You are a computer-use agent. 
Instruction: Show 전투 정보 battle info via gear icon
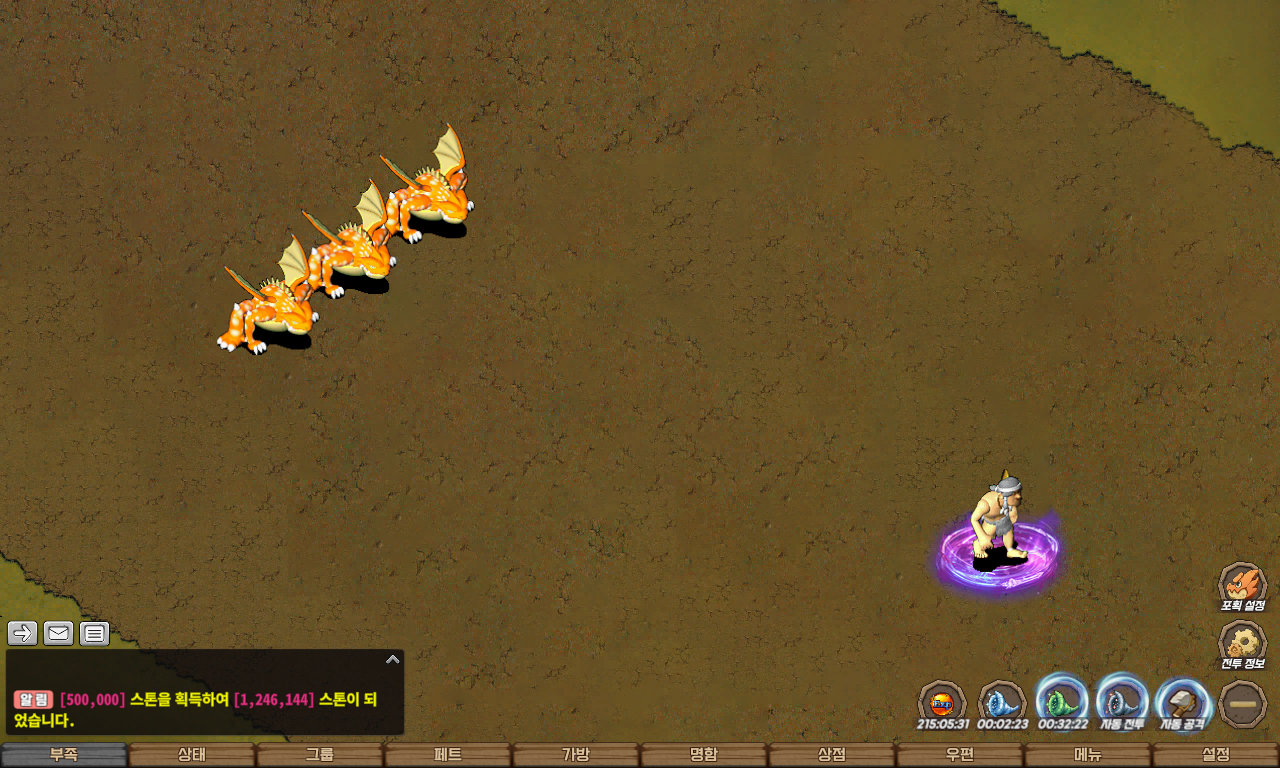1242,643
